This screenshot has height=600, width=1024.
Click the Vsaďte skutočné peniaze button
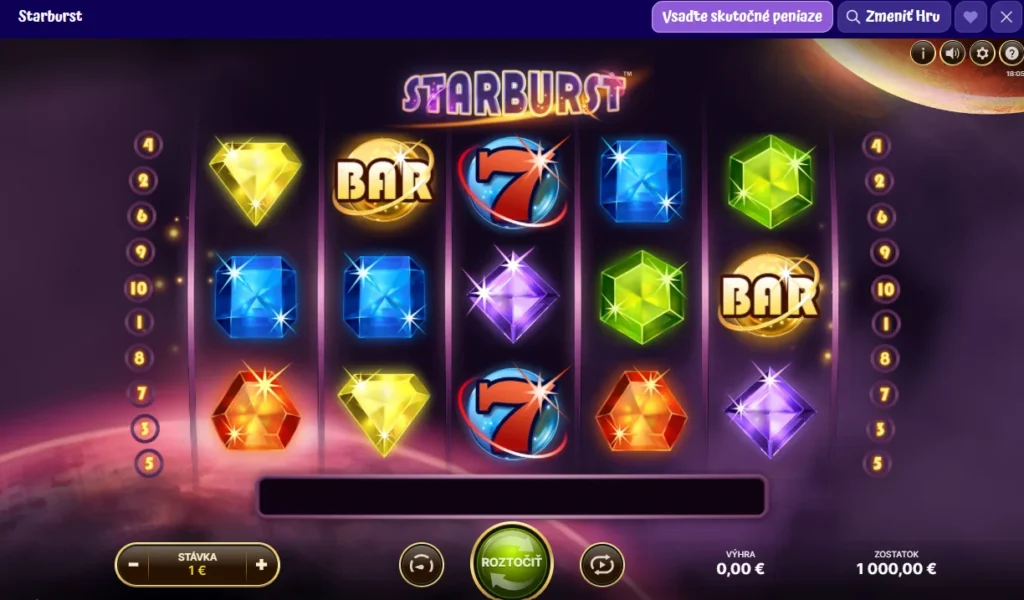point(742,17)
